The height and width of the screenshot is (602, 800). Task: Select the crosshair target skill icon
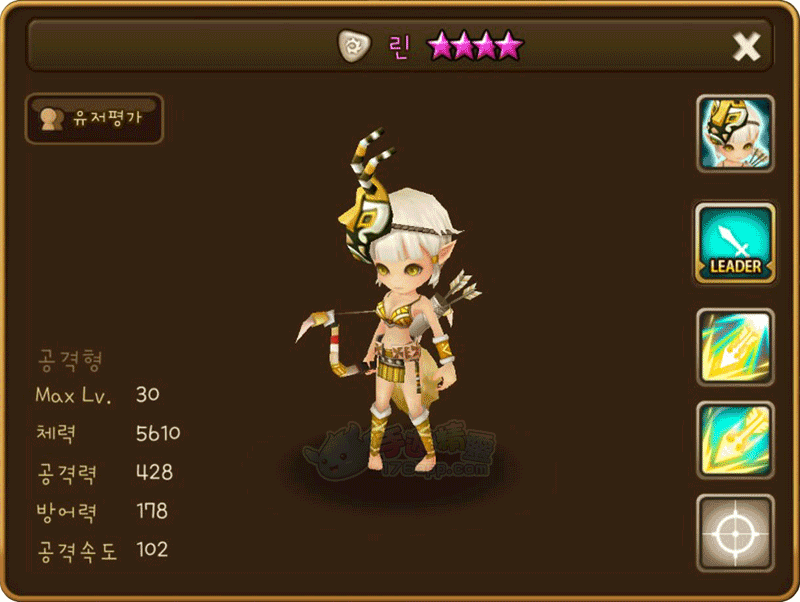pos(735,533)
